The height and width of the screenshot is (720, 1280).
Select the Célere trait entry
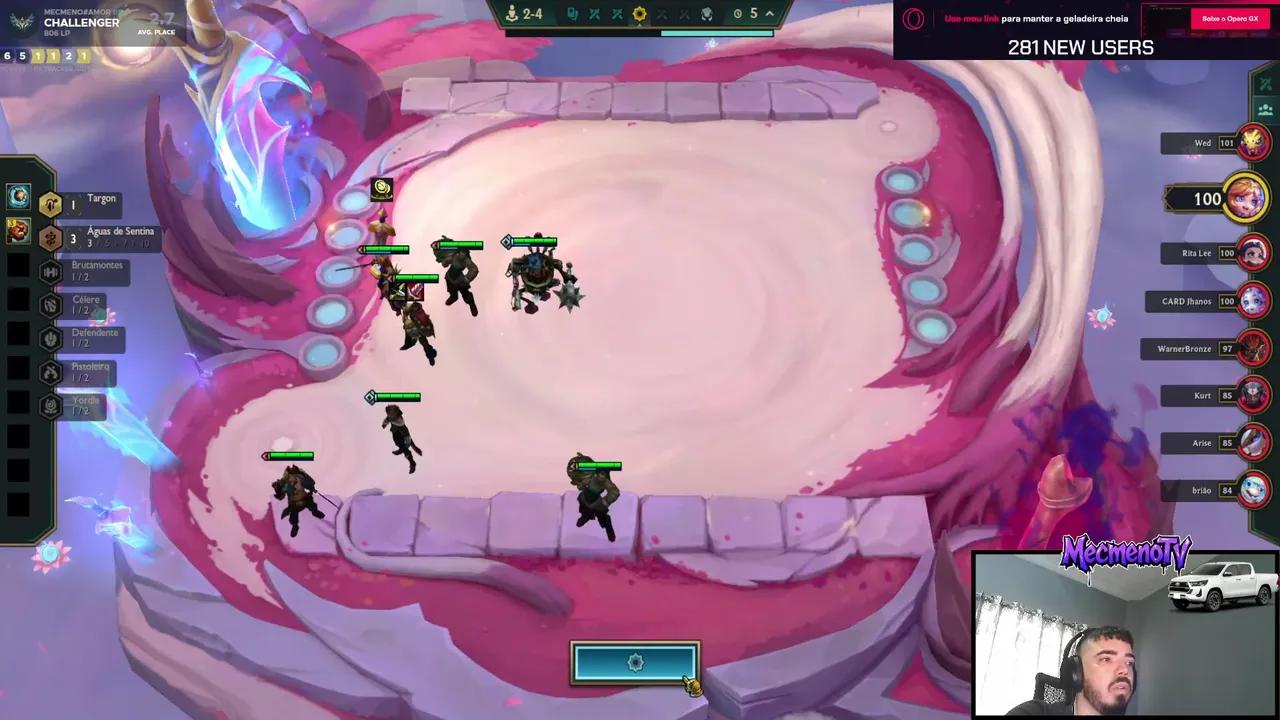[49, 304]
